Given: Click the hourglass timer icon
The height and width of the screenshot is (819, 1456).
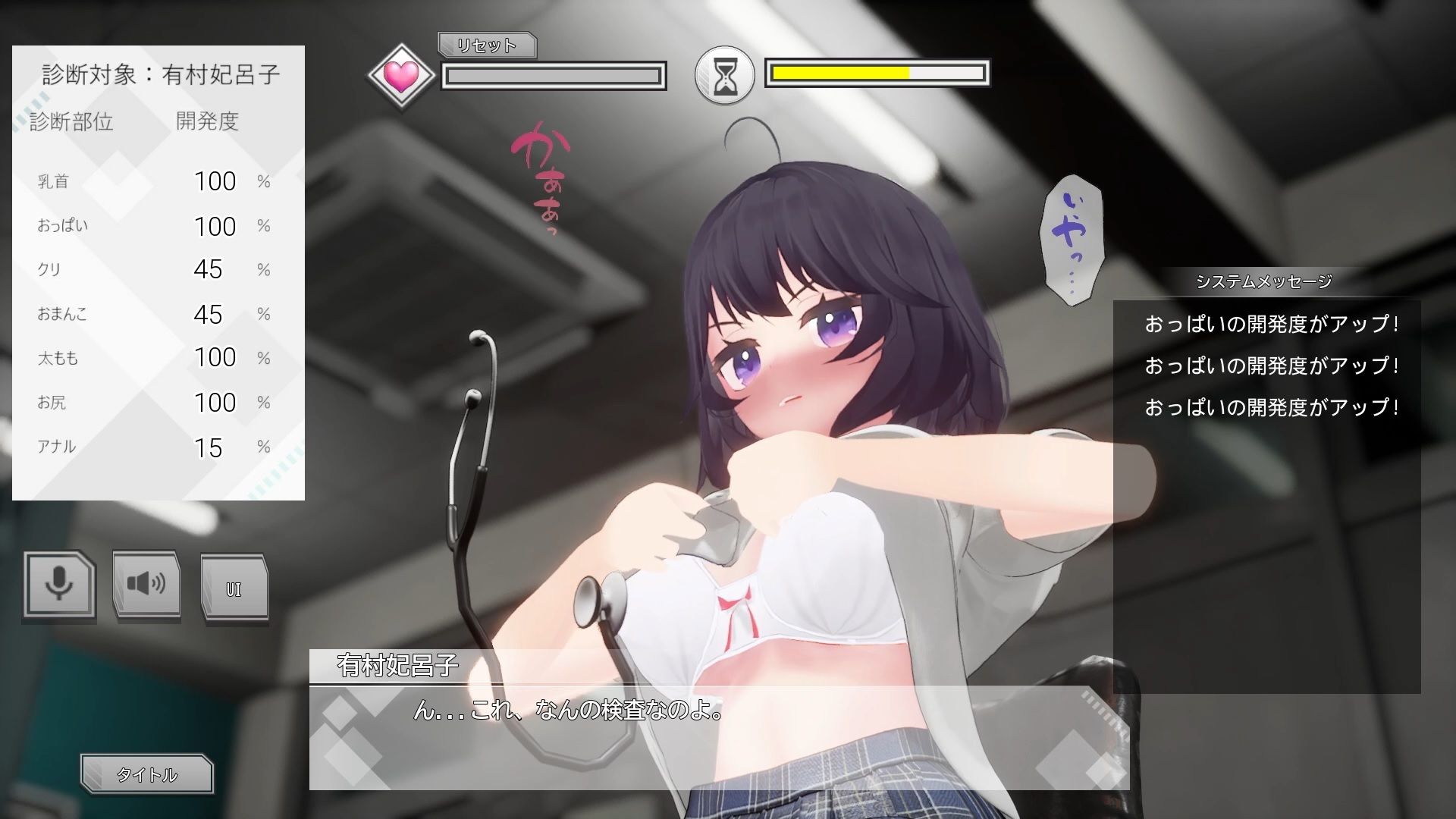Looking at the screenshot, I should [x=725, y=76].
